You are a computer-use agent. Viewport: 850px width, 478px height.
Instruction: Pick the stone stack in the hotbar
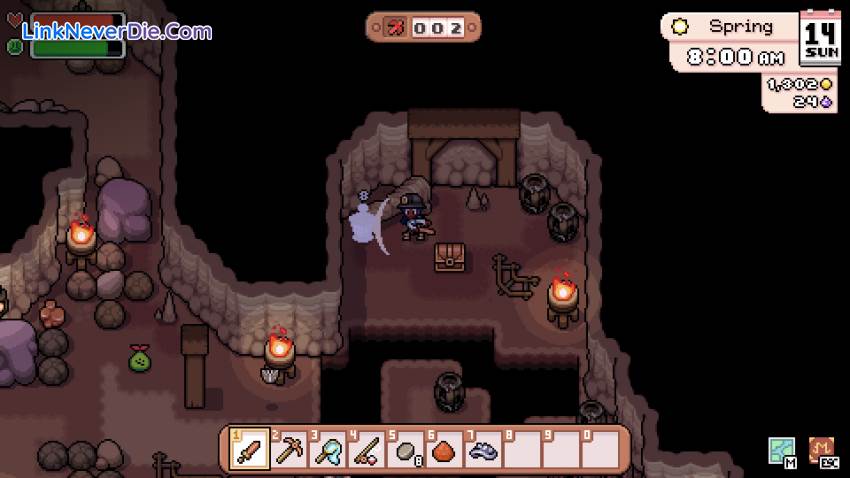point(405,450)
